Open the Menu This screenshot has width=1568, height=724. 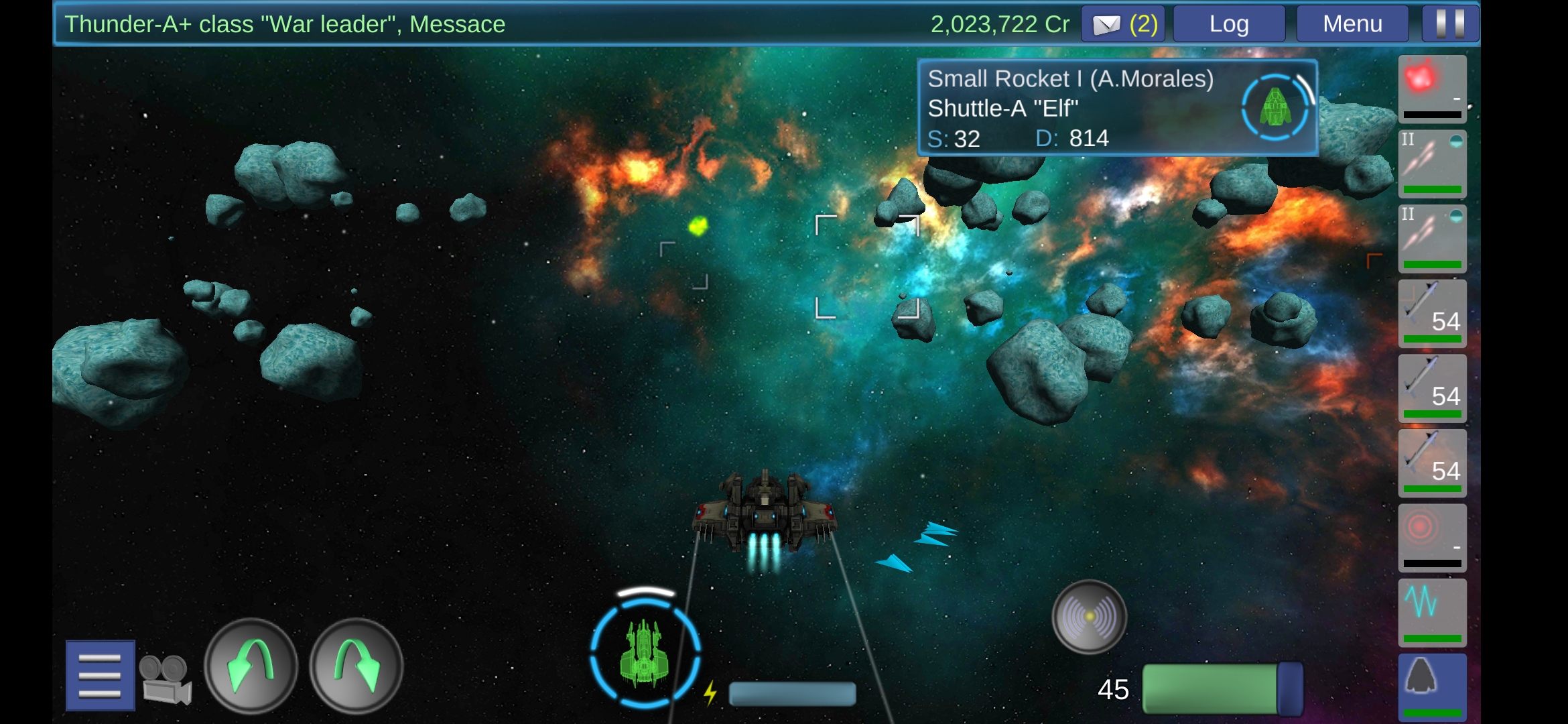[x=1352, y=24]
